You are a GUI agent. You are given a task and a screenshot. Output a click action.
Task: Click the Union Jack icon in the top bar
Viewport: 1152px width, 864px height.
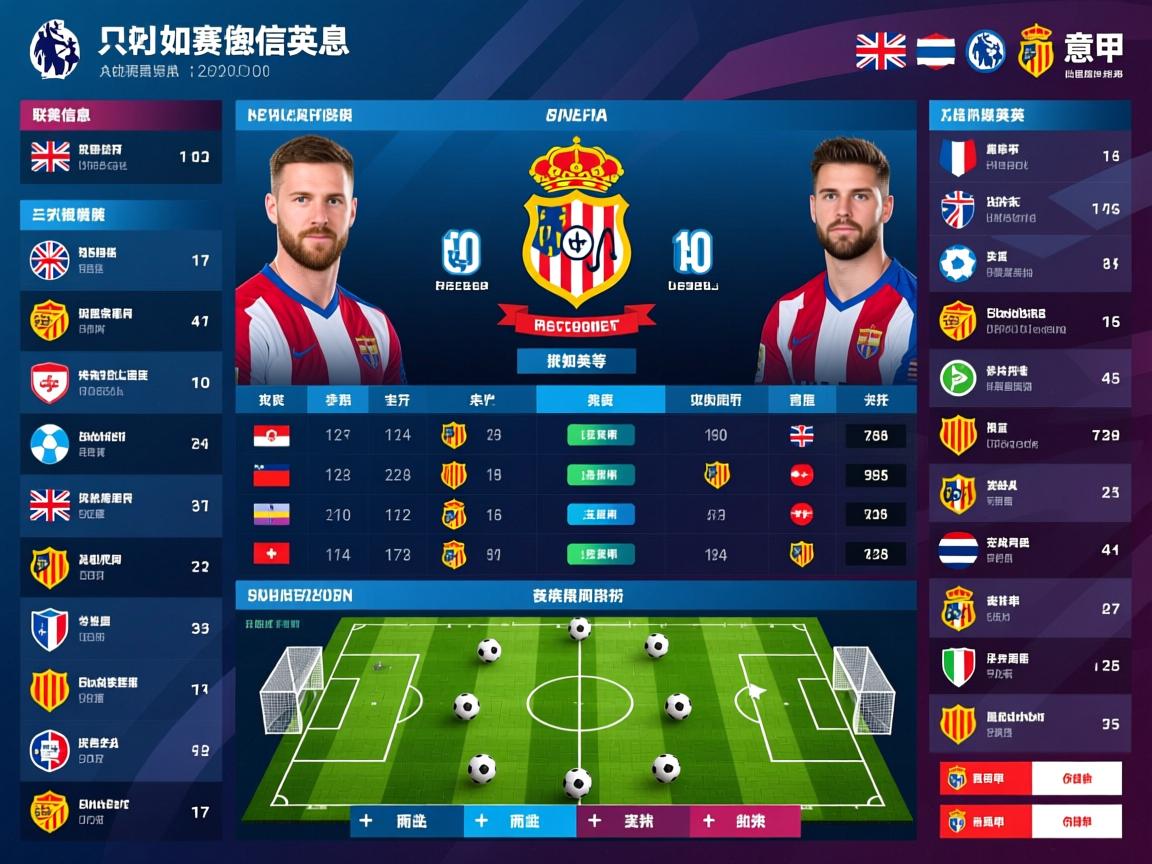point(881,51)
